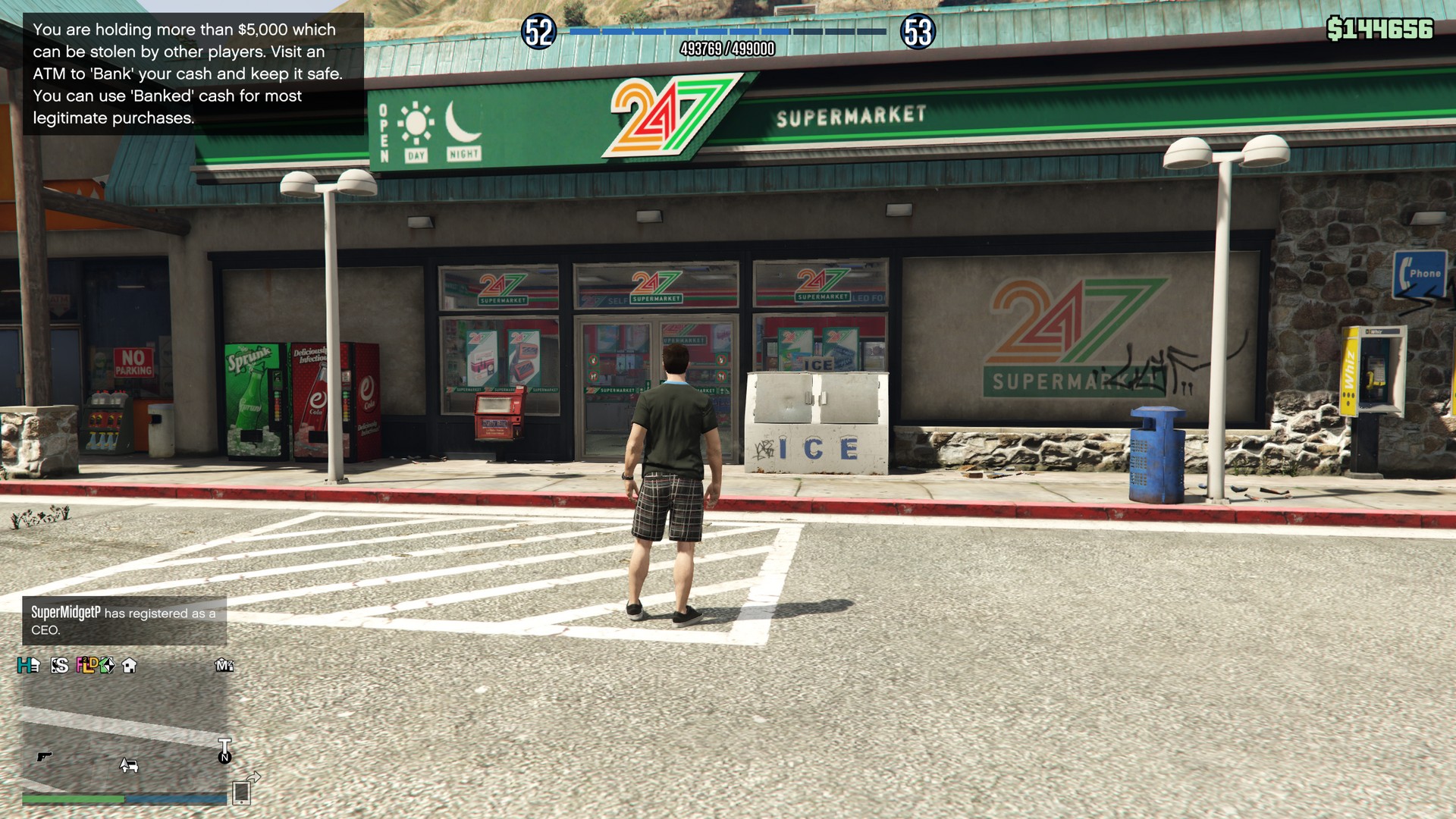Select the pistol weapon blip on the minimap
Image resolution: width=1456 pixels, height=819 pixels.
pyautogui.click(x=43, y=757)
